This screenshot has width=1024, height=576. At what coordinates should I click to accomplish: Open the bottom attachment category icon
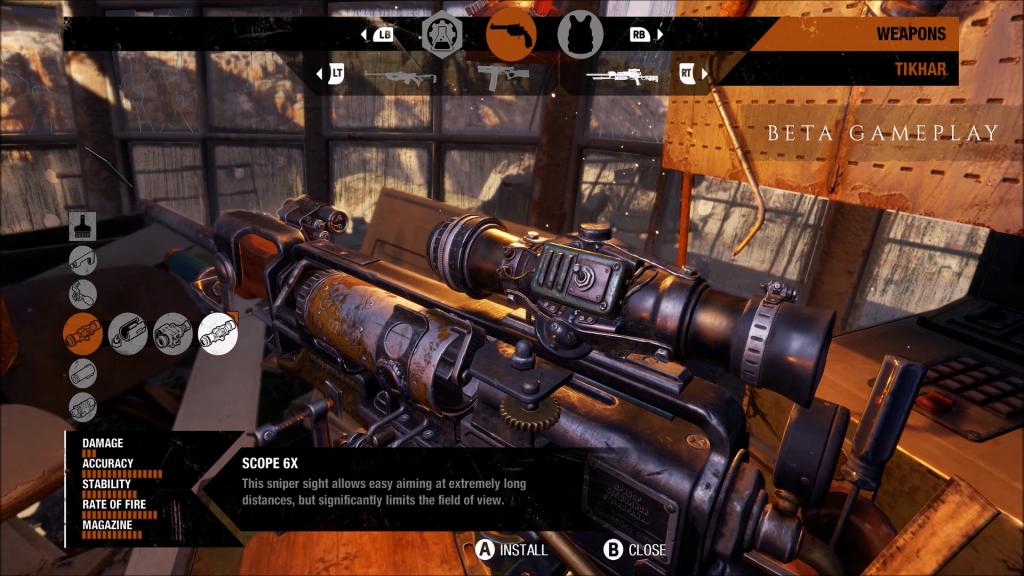(83, 407)
